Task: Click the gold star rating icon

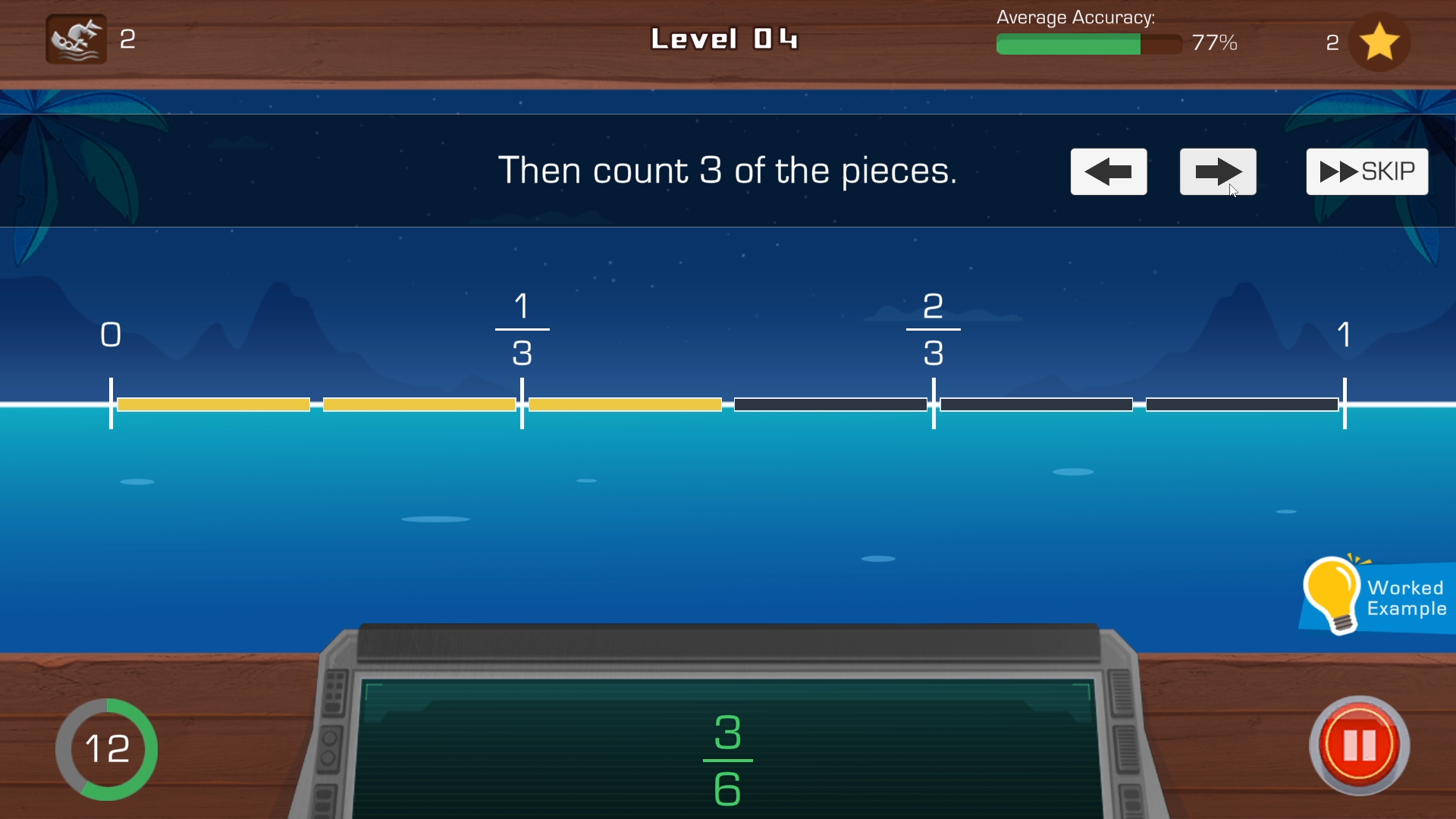Action: [1379, 42]
